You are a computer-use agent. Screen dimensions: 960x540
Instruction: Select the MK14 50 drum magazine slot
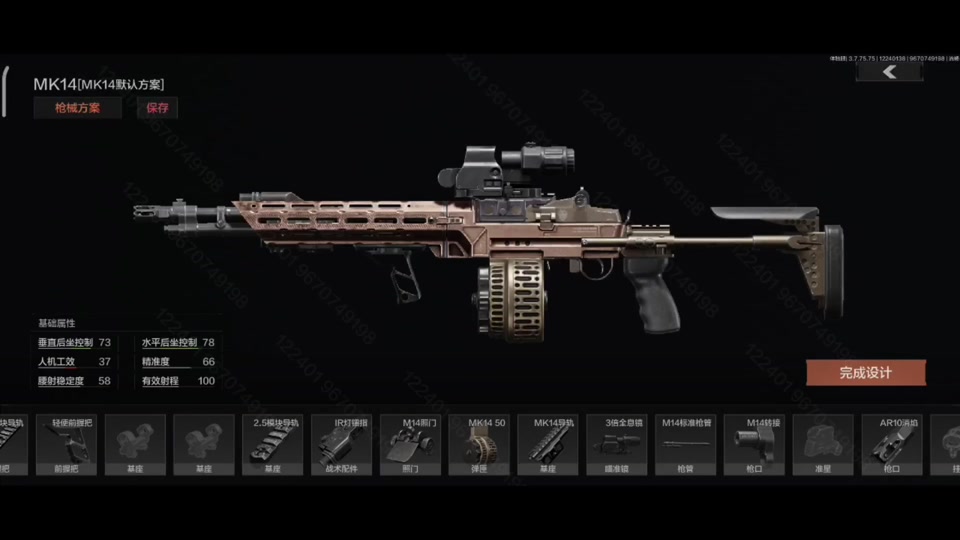coord(478,444)
